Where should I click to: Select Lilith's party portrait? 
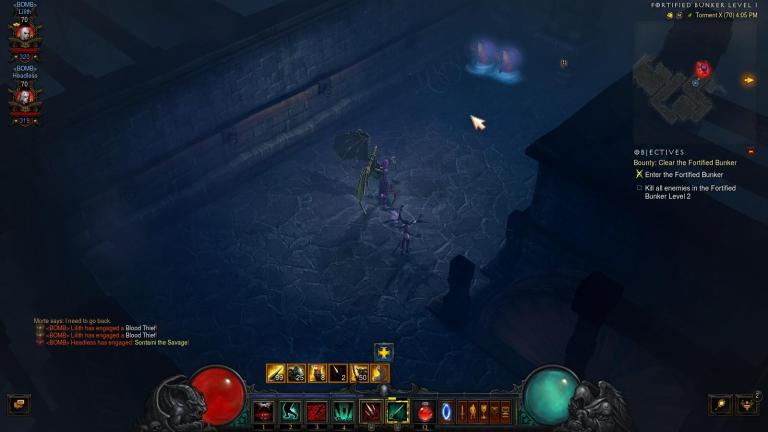[24, 35]
